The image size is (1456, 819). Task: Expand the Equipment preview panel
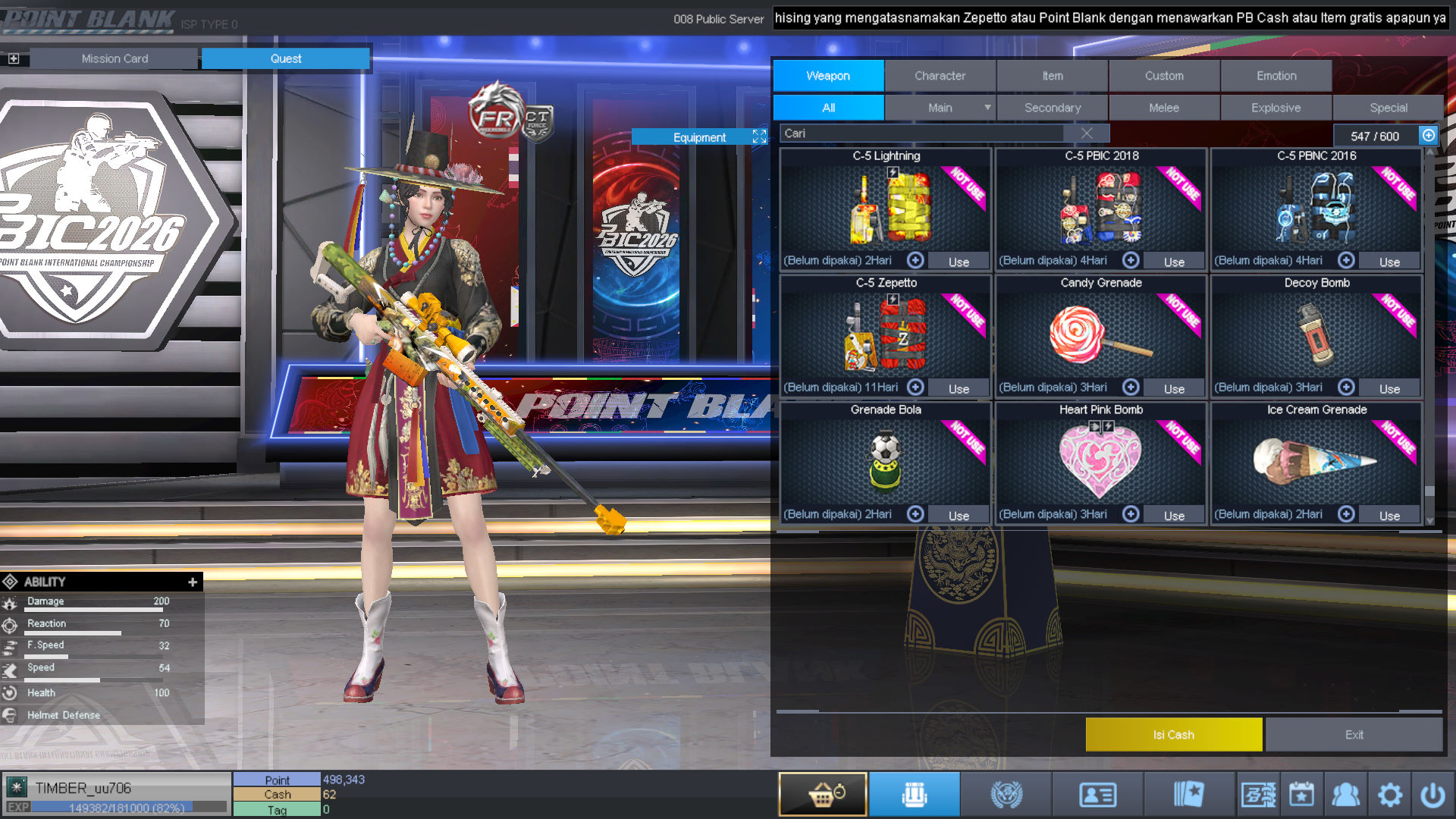pos(759,136)
